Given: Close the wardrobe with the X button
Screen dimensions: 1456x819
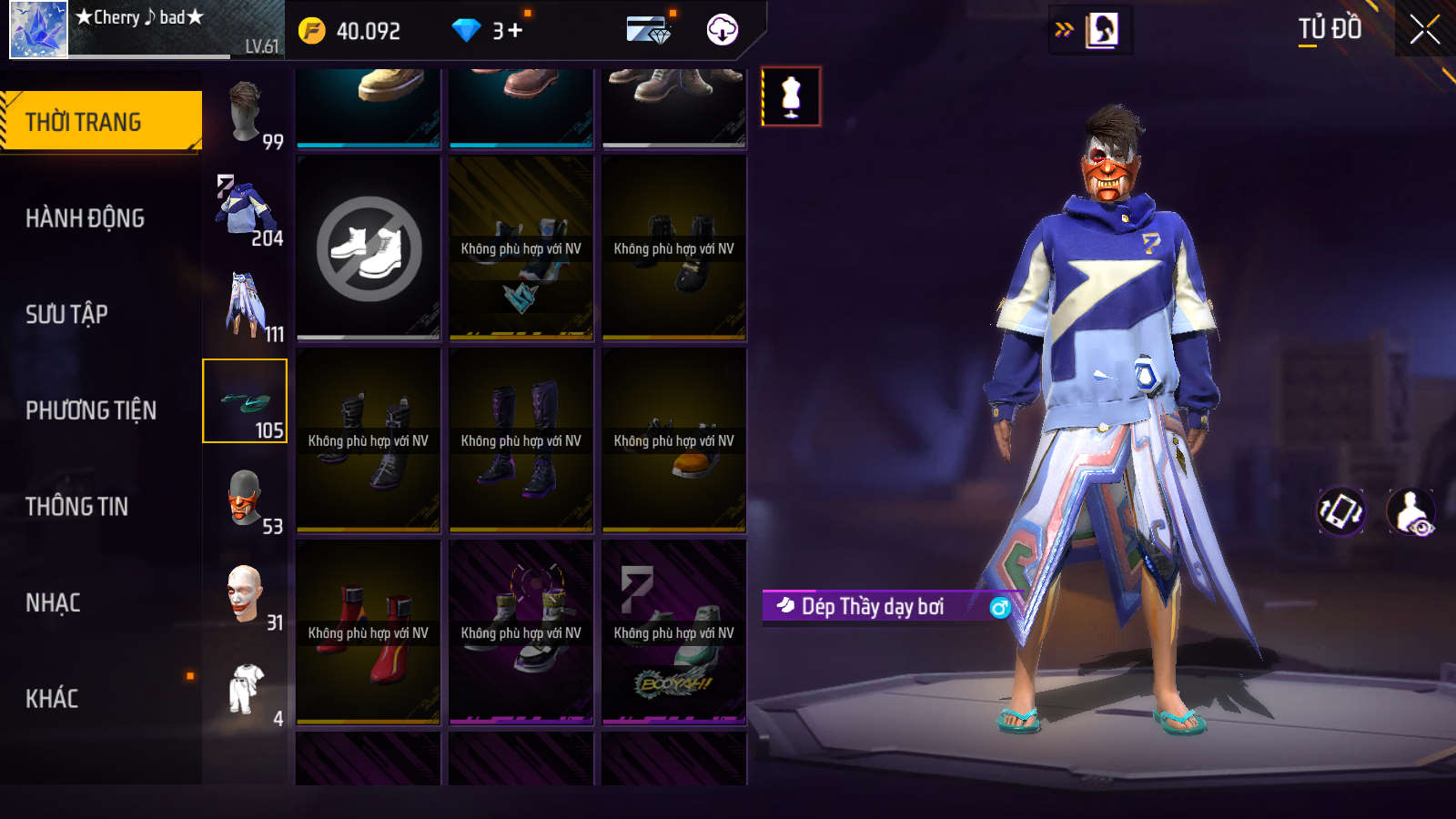Looking at the screenshot, I should tap(1424, 30).
